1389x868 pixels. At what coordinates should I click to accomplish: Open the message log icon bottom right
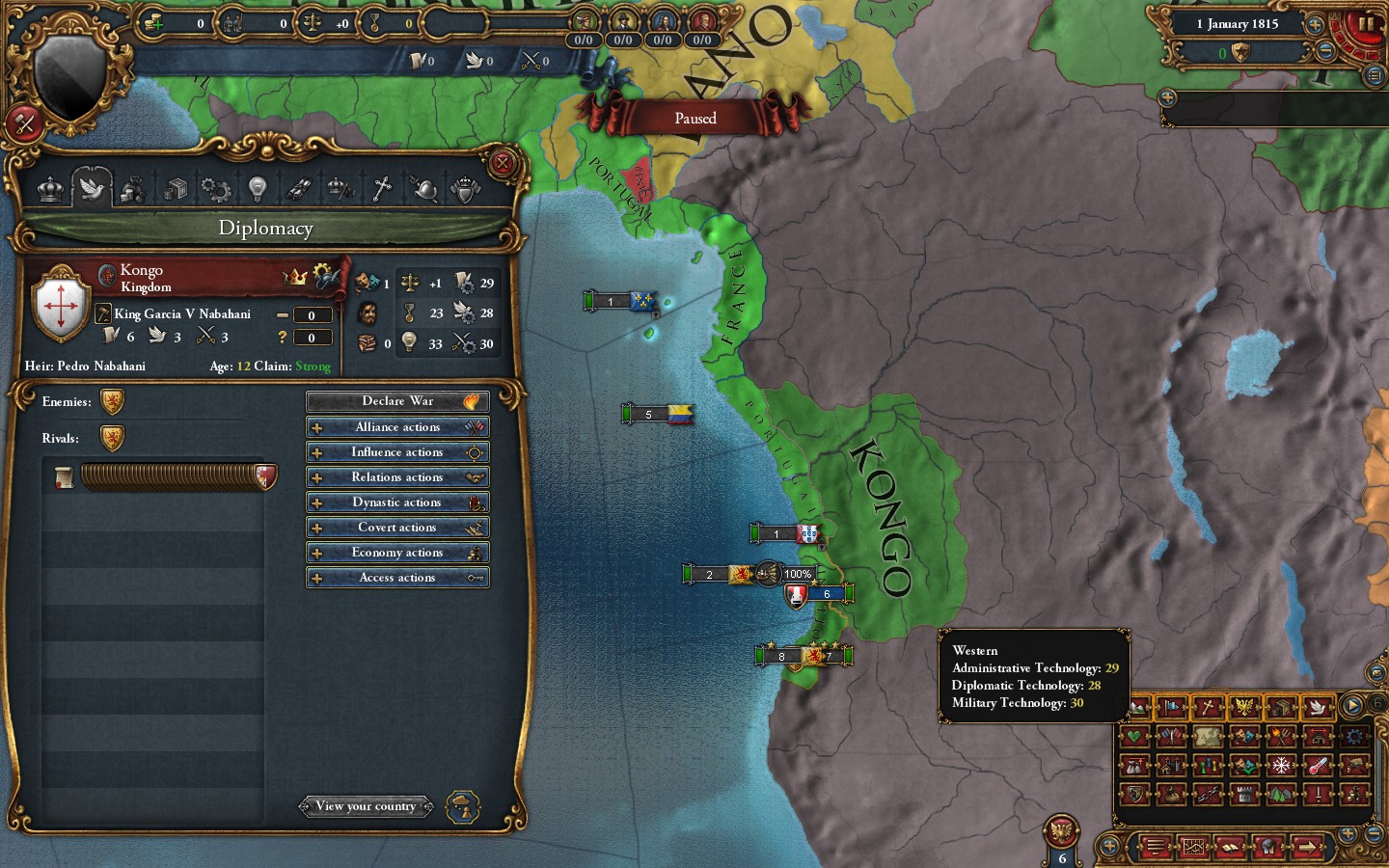tap(1157, 848)
